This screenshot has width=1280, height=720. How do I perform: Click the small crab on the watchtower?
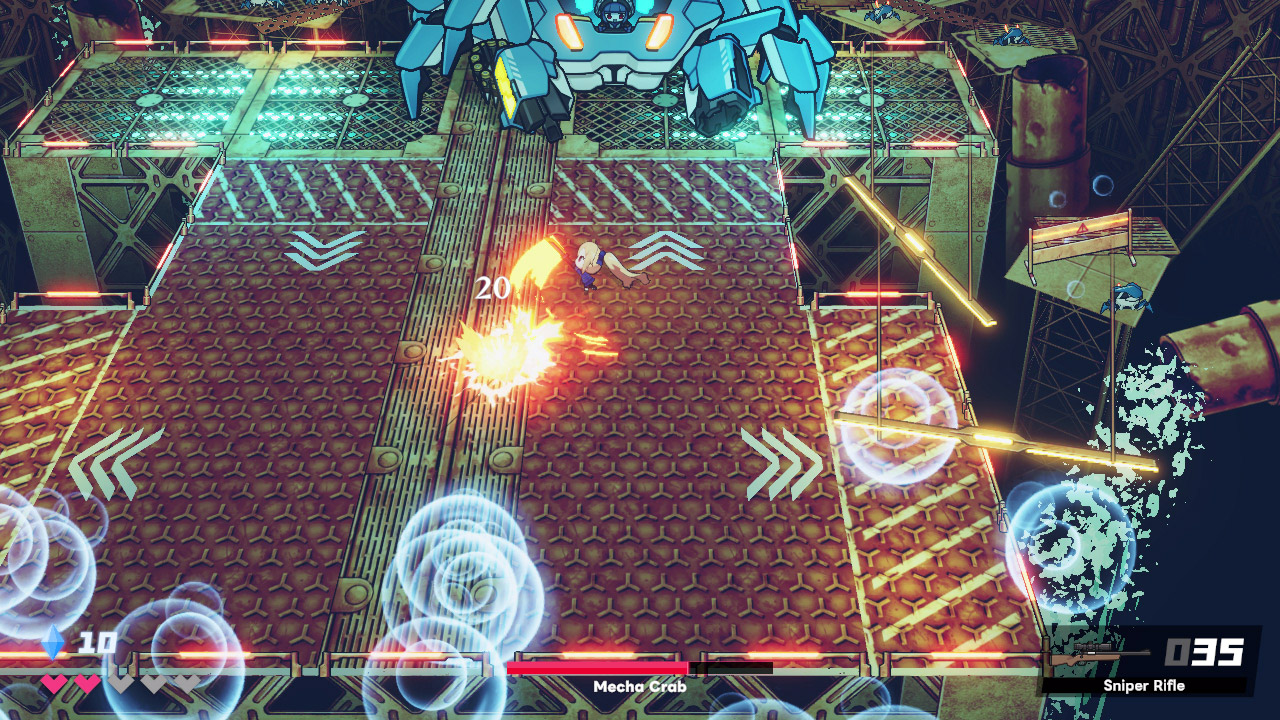coord(1125,295)
